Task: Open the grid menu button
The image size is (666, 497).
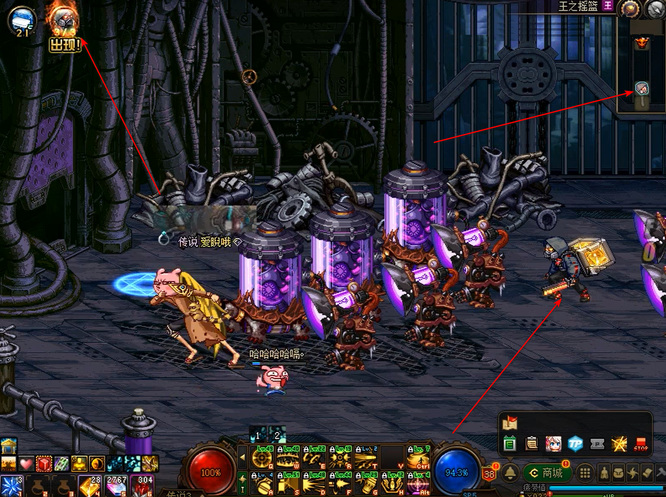Action: pyautogui.click(x=586, y=472)
